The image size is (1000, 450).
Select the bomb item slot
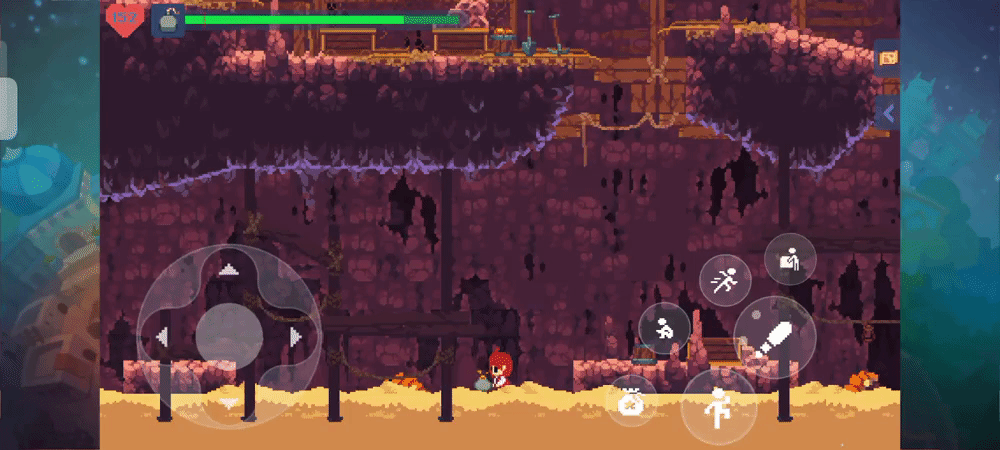coord(167,19)
